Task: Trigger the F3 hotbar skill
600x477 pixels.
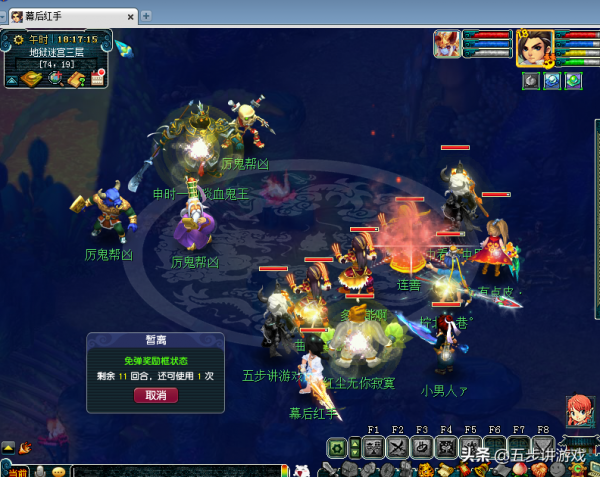Action: pyautogui.click(x=422, y=448)
